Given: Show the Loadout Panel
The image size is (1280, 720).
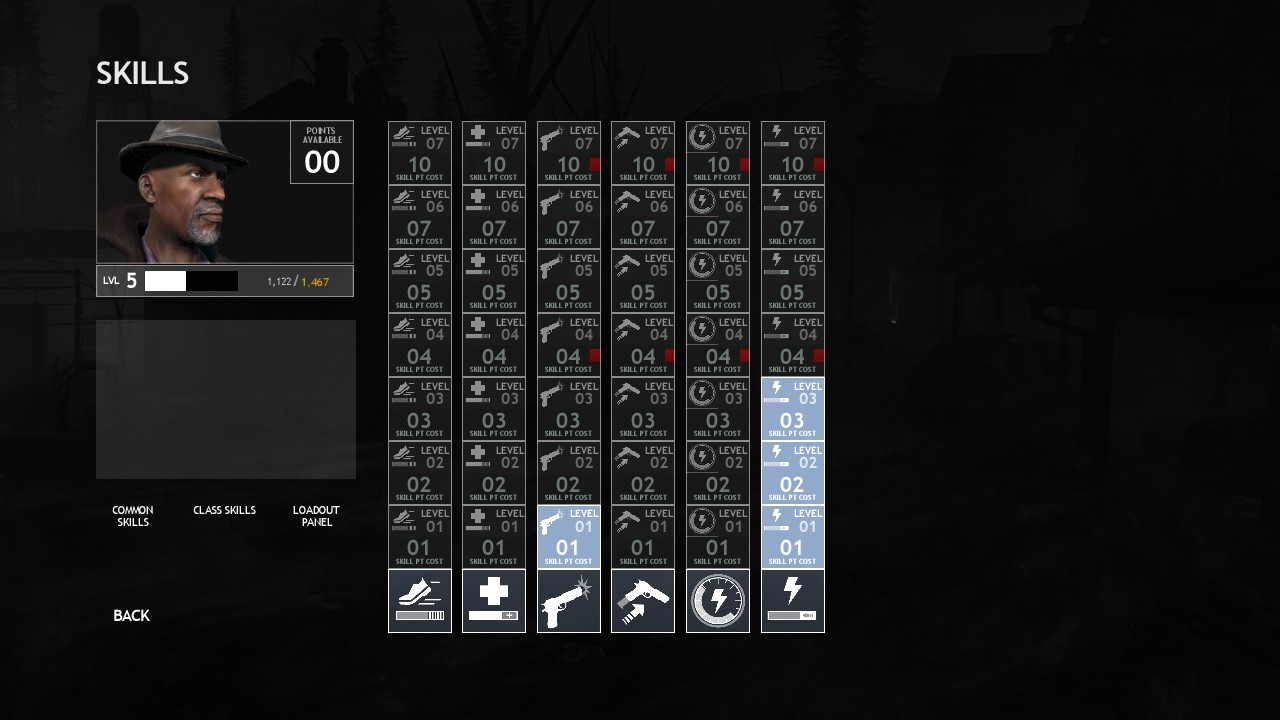Looking at the screenshot, I should pyautogui.click(x=316, y=516).
